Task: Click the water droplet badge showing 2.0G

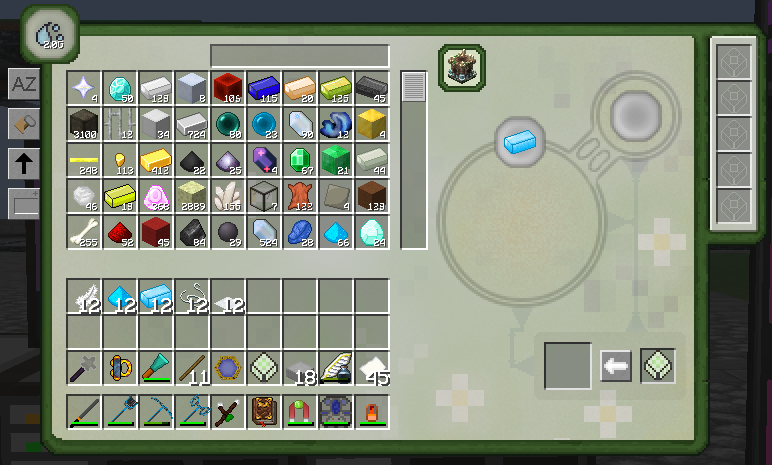Action: point(48,36)
